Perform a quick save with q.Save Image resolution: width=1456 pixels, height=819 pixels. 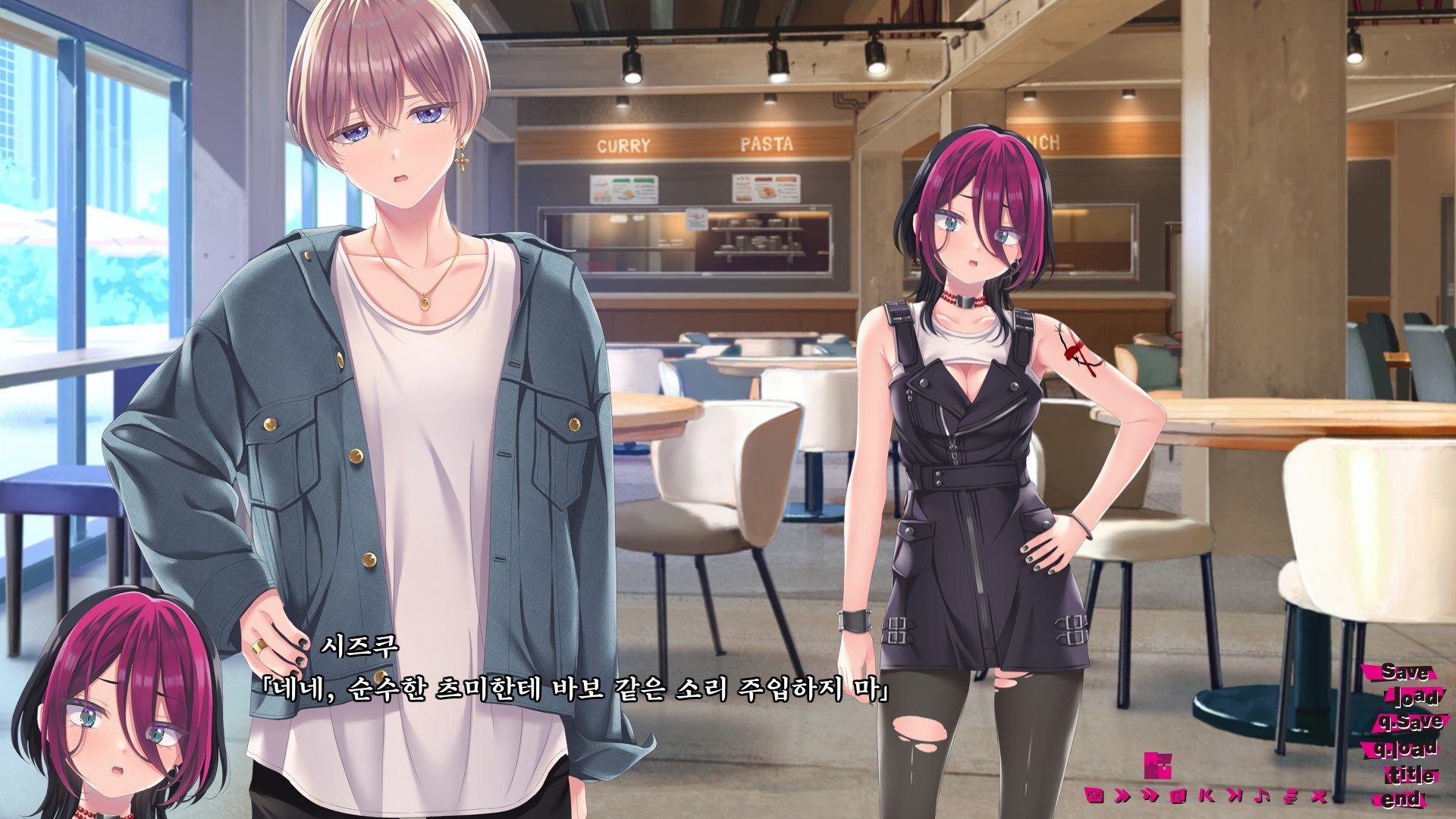coord(1410,723)
